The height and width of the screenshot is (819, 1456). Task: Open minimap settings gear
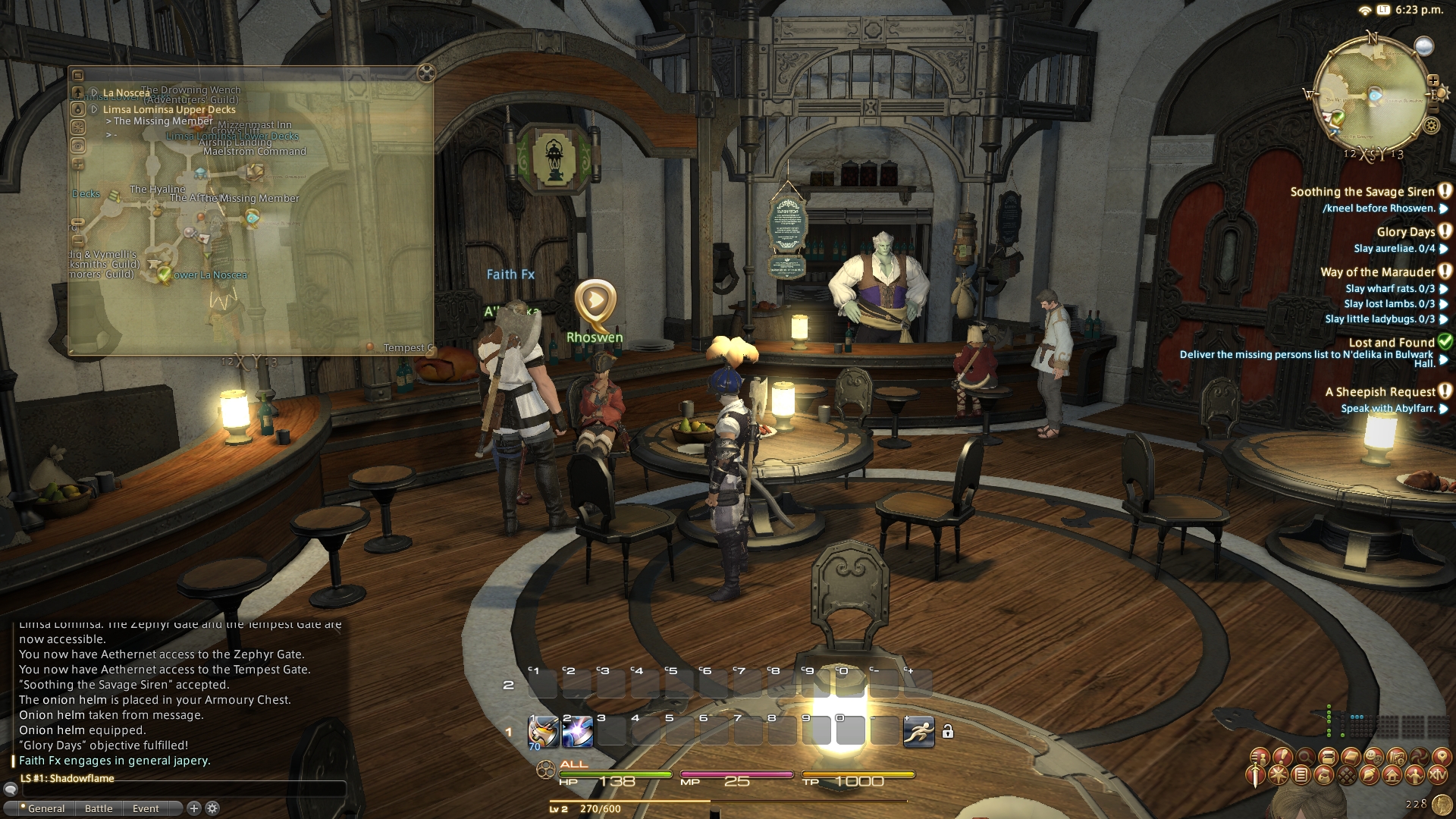tap(1431, 126)
